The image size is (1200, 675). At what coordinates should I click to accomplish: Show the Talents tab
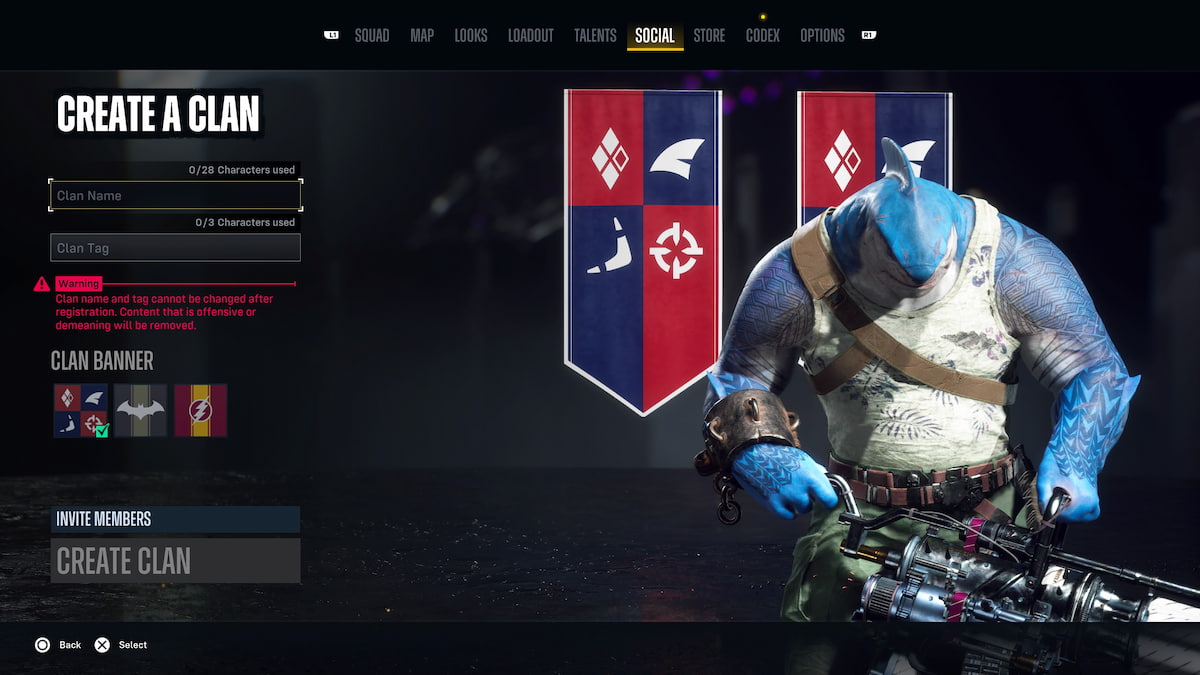coord(595,36)
